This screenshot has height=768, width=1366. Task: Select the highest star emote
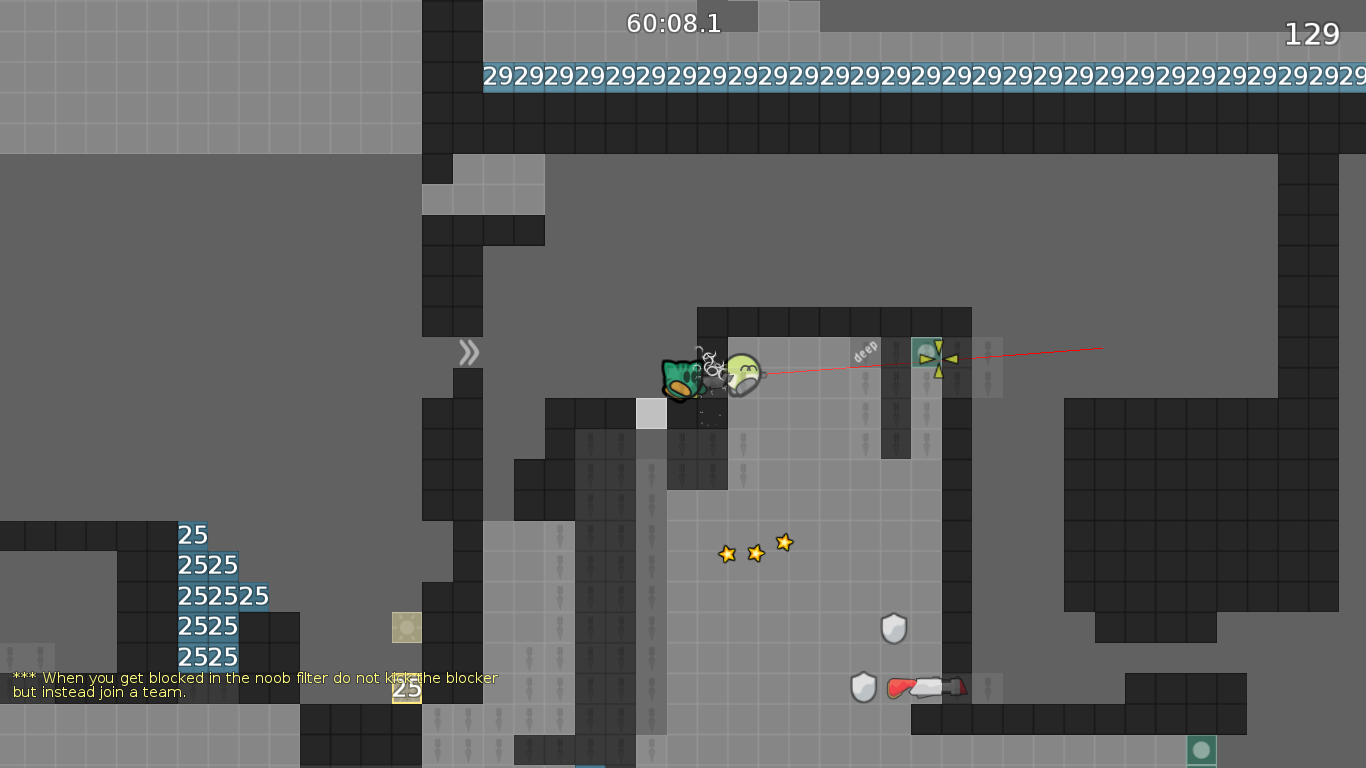(x=784, y=542)
